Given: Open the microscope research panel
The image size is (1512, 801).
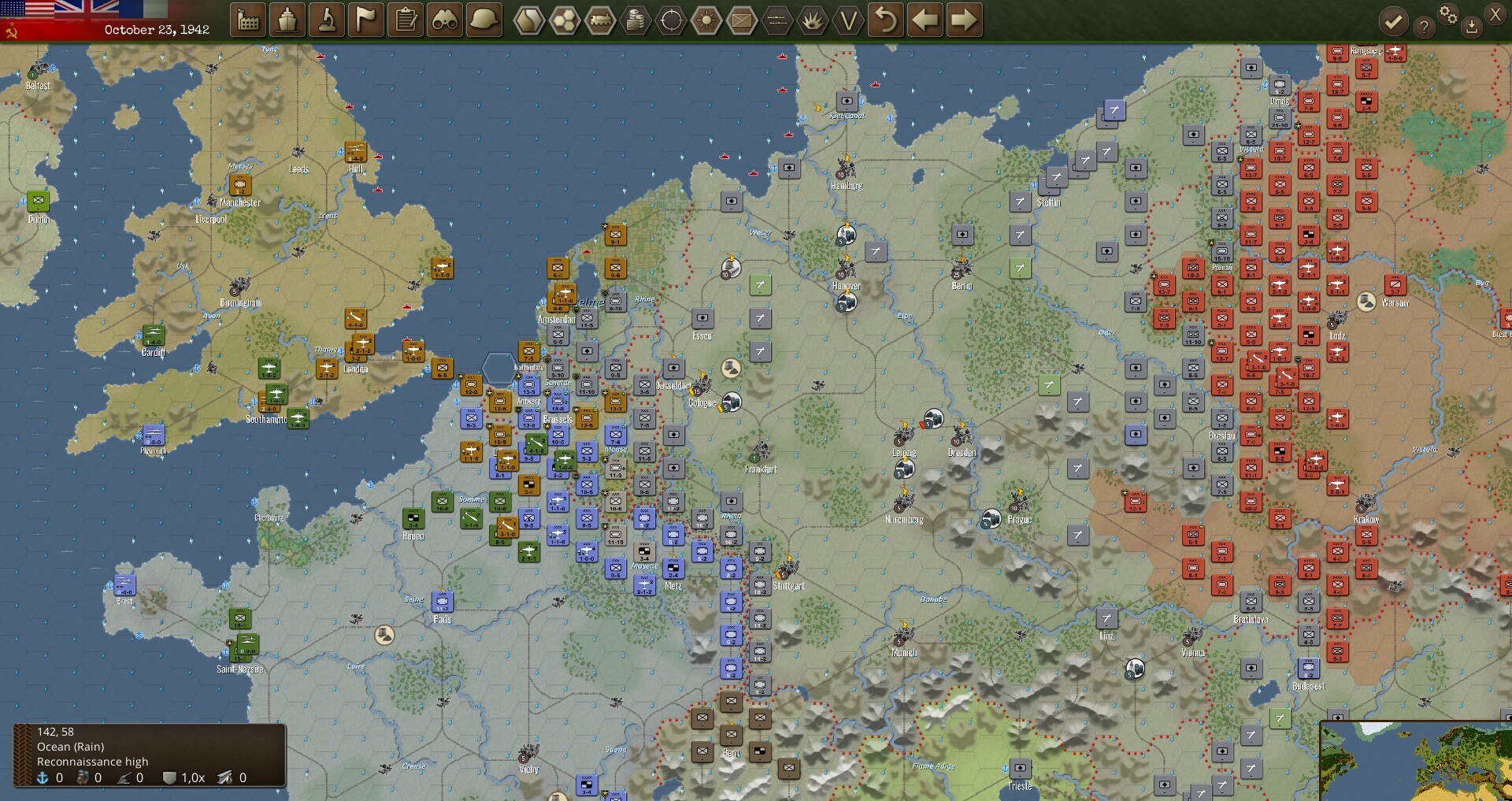Looking at the screenshot, I should (x=327, y=20).
